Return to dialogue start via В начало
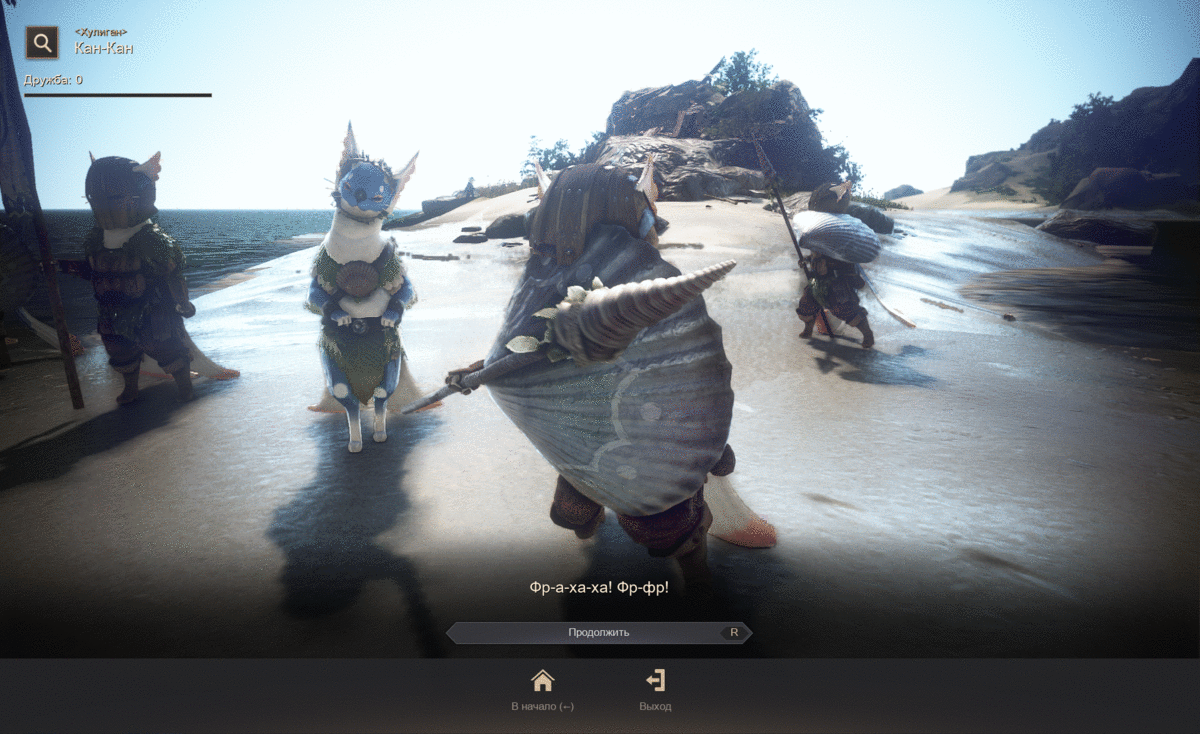Screen dimensions: 1200x734 click(x=542, y=689)
